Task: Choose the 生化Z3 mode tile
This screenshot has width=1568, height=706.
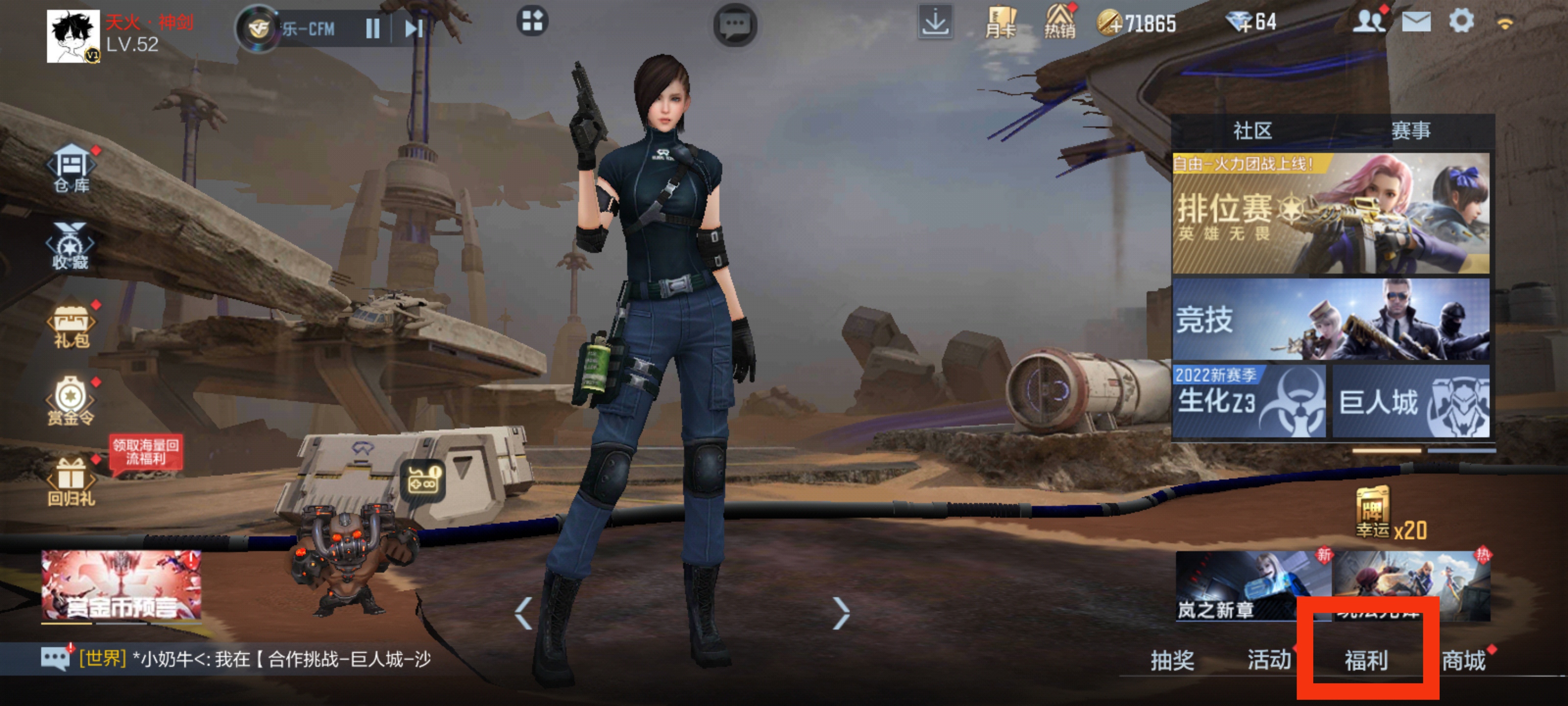Action: pyautogui.click(x=1249, y=401)
